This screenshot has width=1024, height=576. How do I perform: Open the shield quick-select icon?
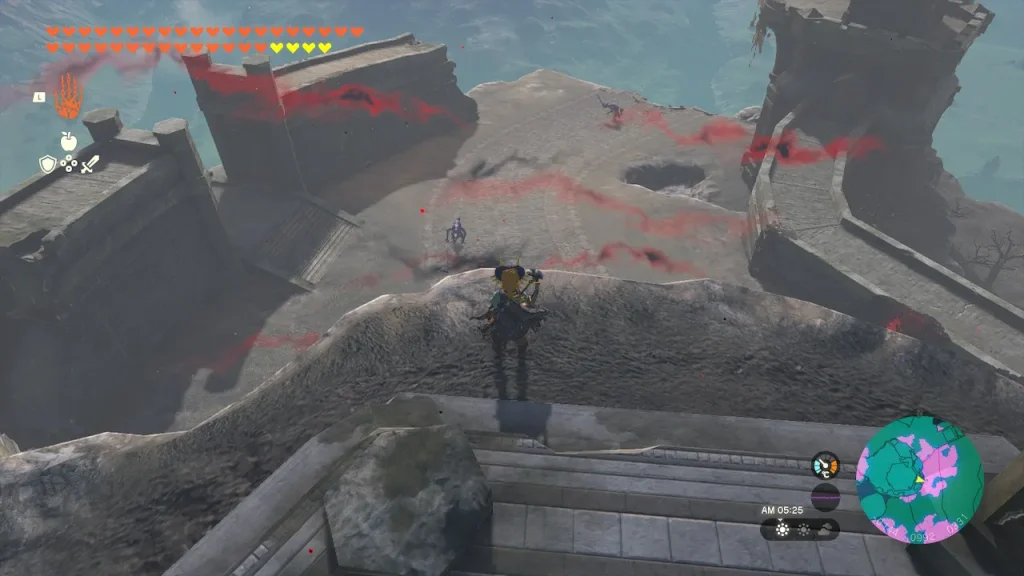47,165
